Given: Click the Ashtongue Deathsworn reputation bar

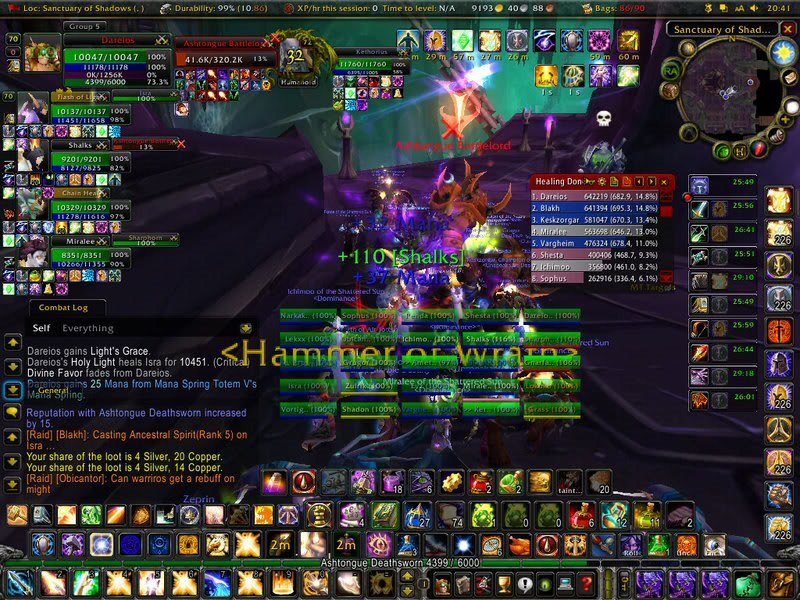Looking at the screenshot, I should point(400,564).
